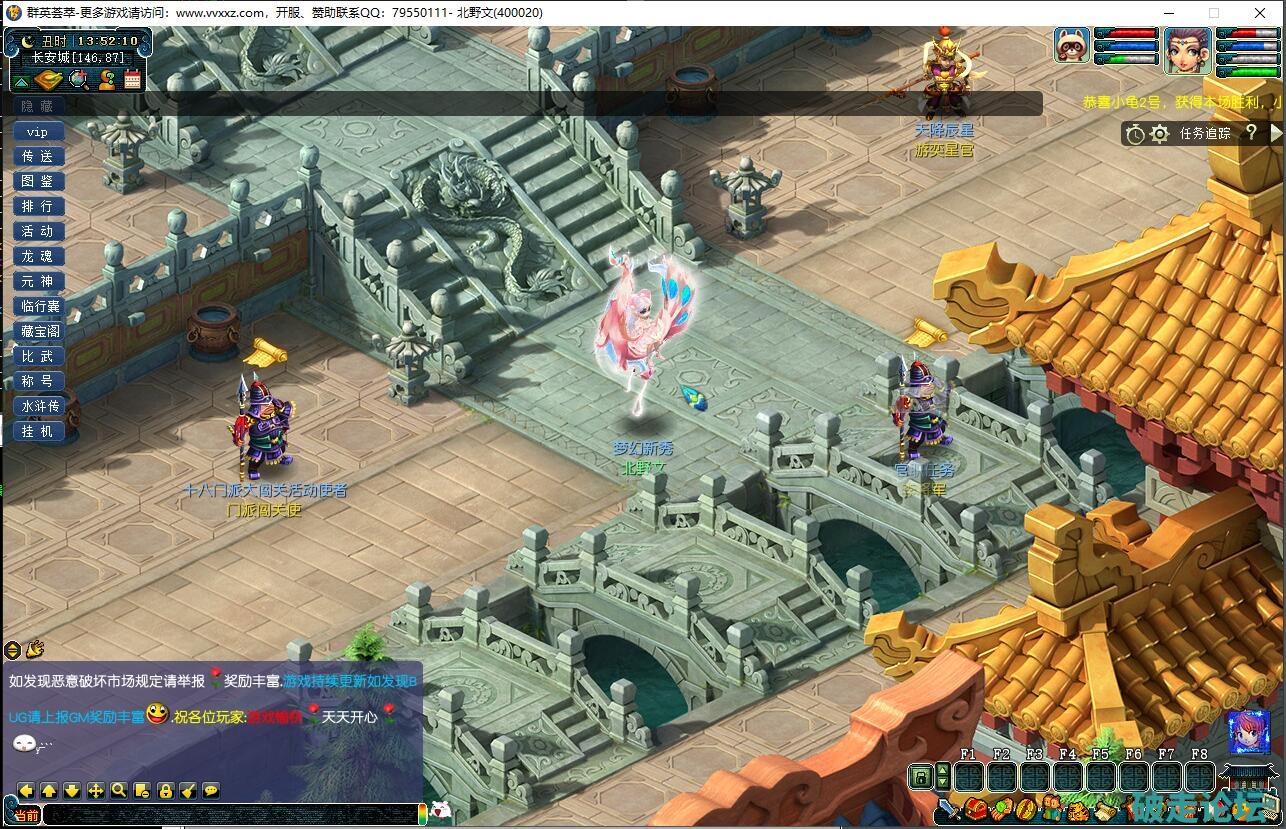The height and width of the screenshot is (829, 1286).
Task: Click the sword attack icon in bottom bar
Action: click(x=949, y=808)
